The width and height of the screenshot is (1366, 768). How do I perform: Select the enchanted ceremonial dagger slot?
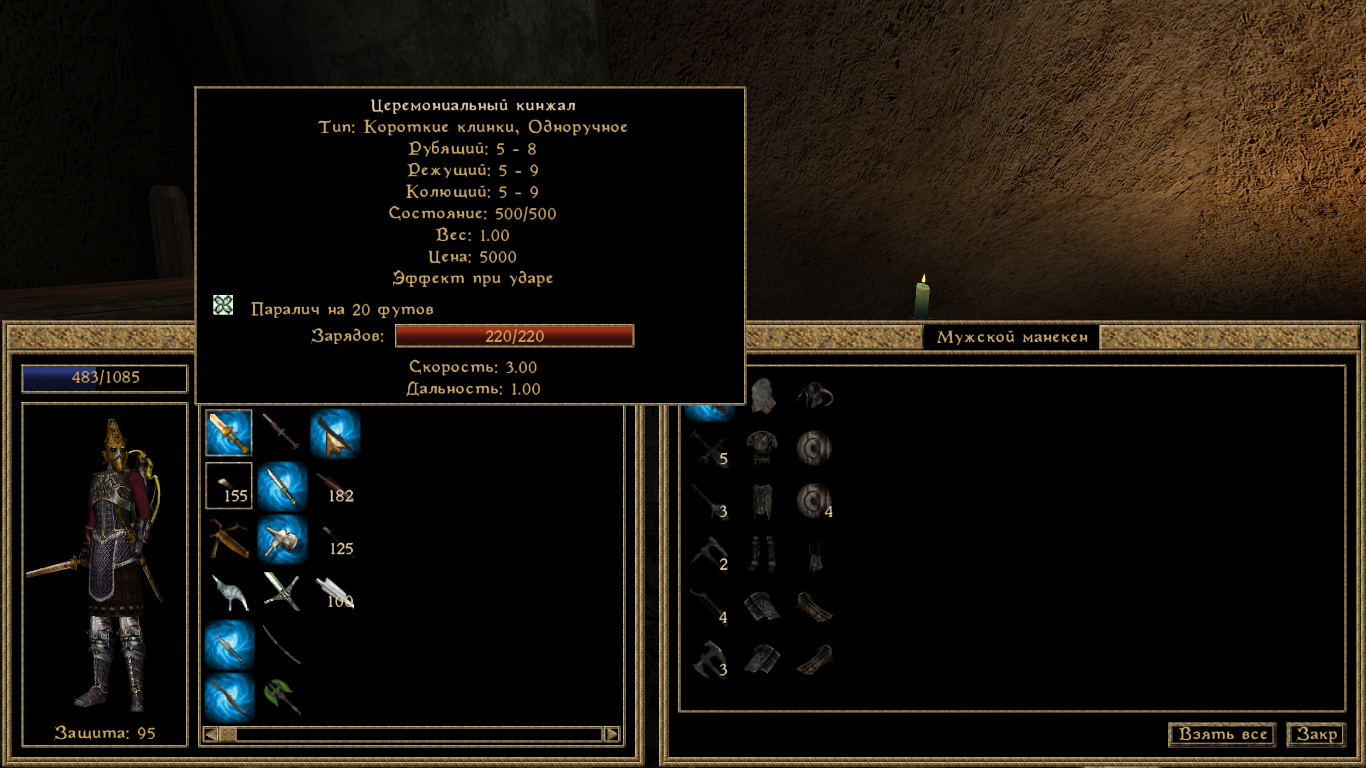(x=229, y=433)
